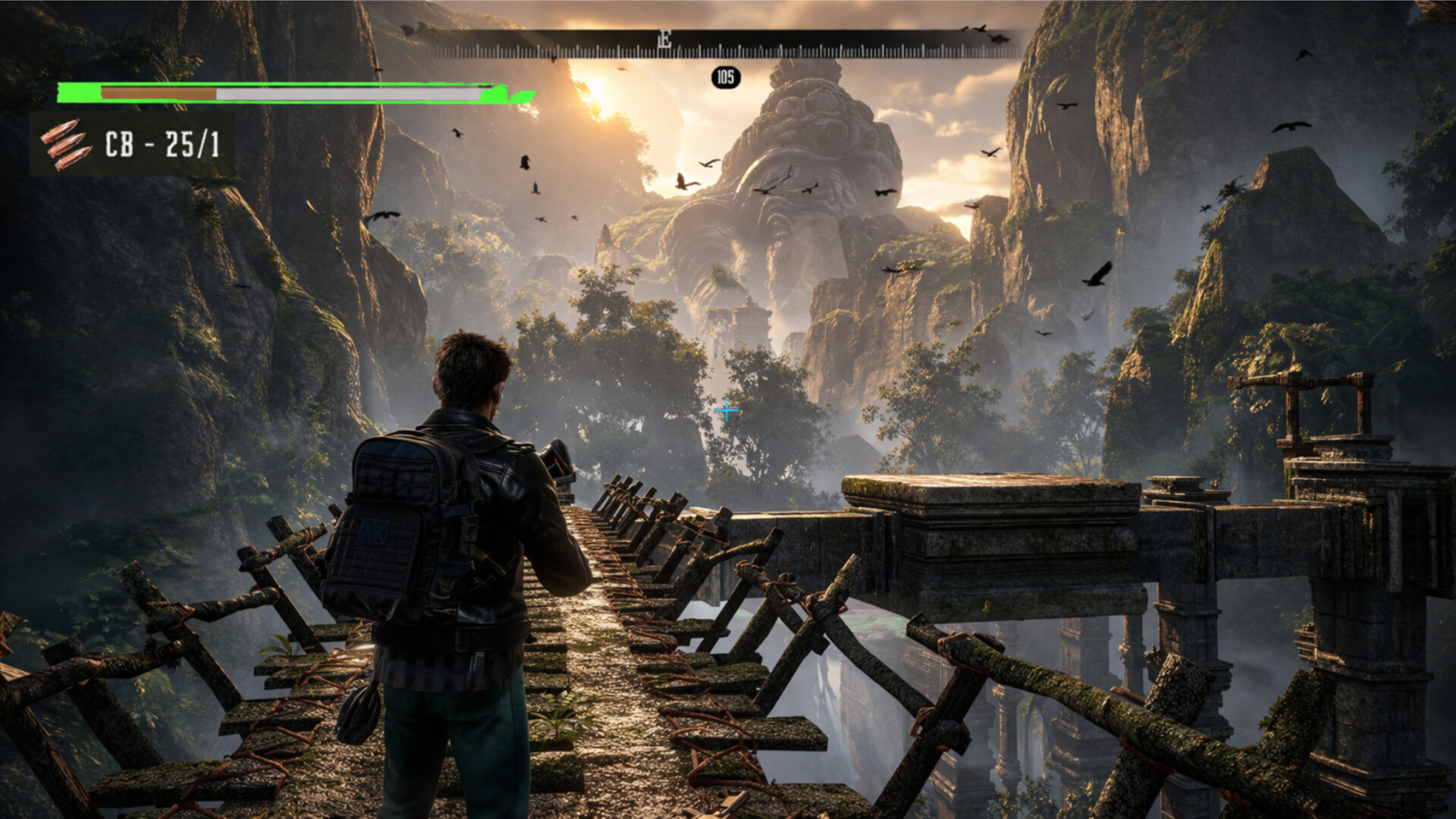Screen dimensions: 1456x819
Task: Select the compass heading strip
Action: point(726,45)
